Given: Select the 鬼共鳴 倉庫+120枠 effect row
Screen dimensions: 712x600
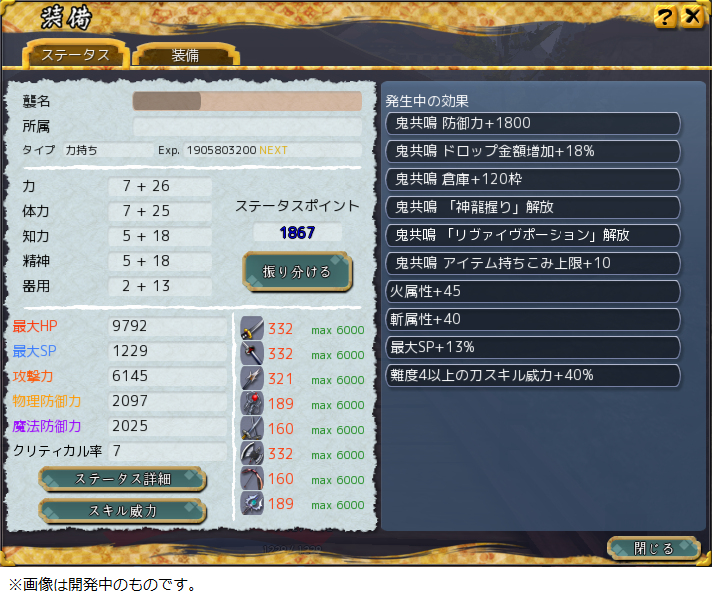Looking at the screenshot, I should 533,179.
